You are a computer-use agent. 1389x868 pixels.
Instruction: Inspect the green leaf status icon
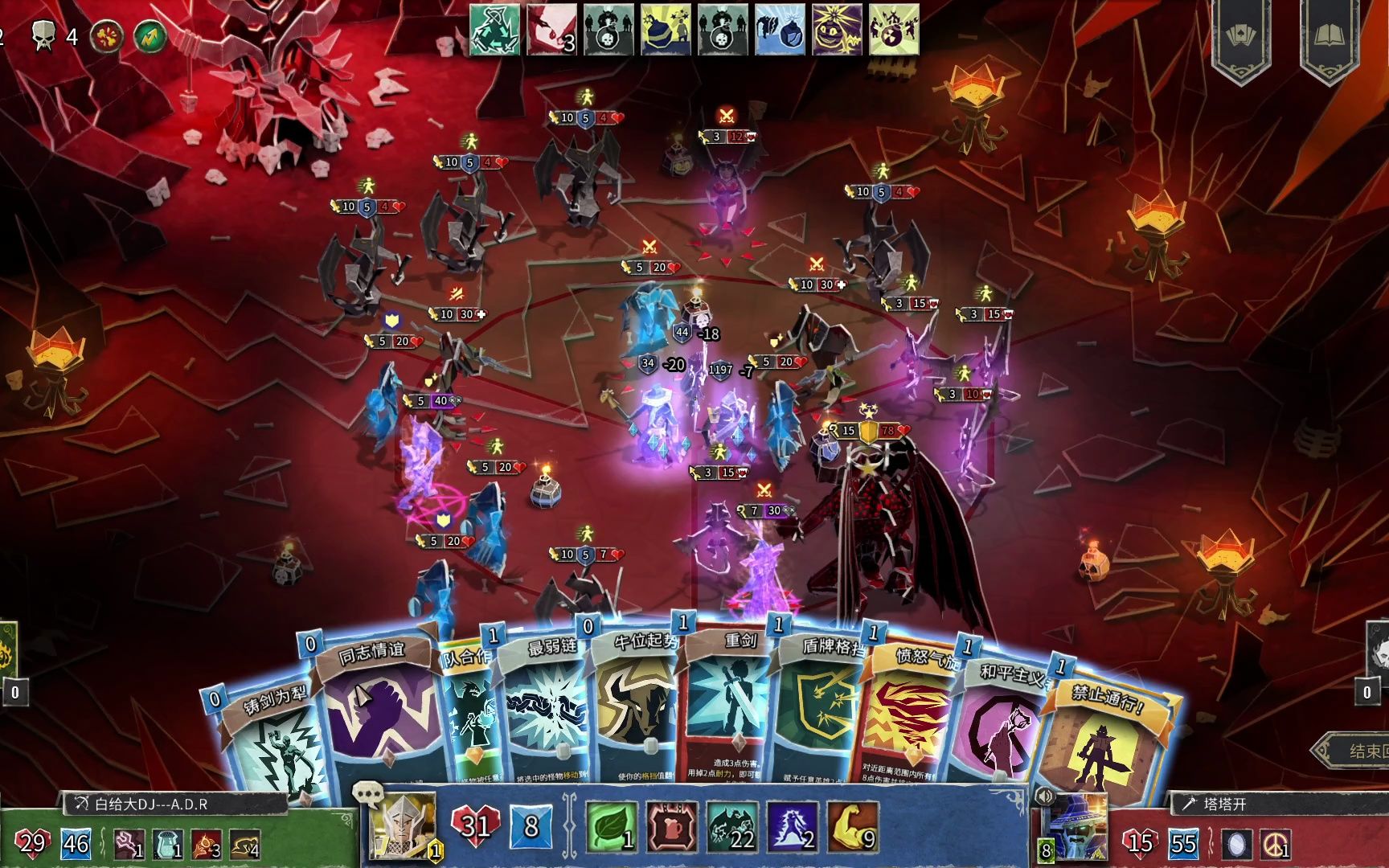pyautogui.click(x=611, y=827)
